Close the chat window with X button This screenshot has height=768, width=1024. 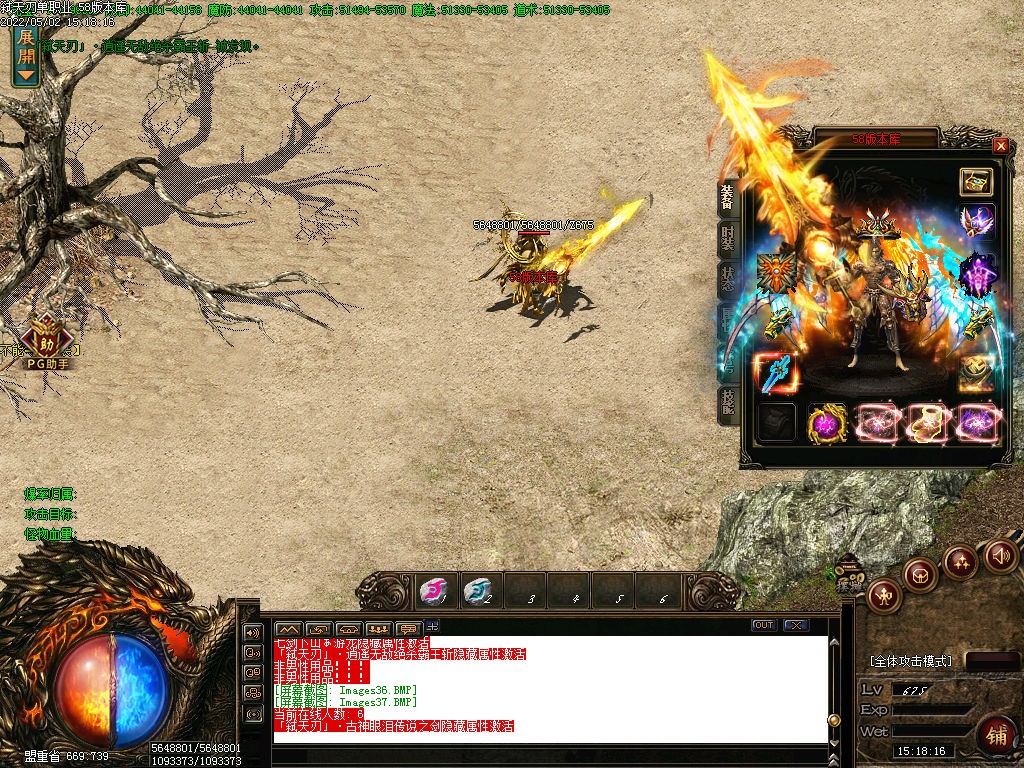point(795,625)
